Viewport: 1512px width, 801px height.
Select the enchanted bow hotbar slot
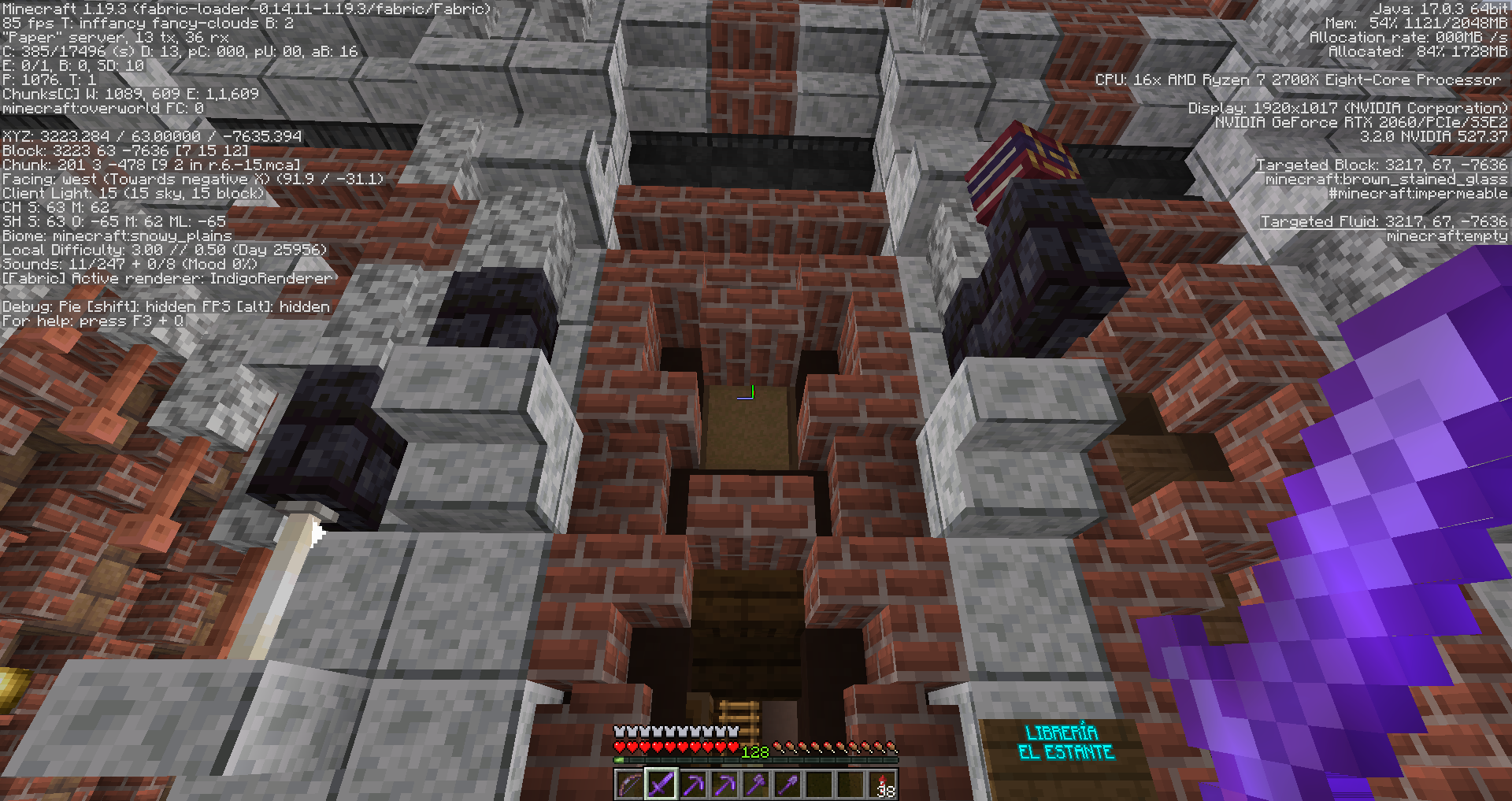click(629, 784)
